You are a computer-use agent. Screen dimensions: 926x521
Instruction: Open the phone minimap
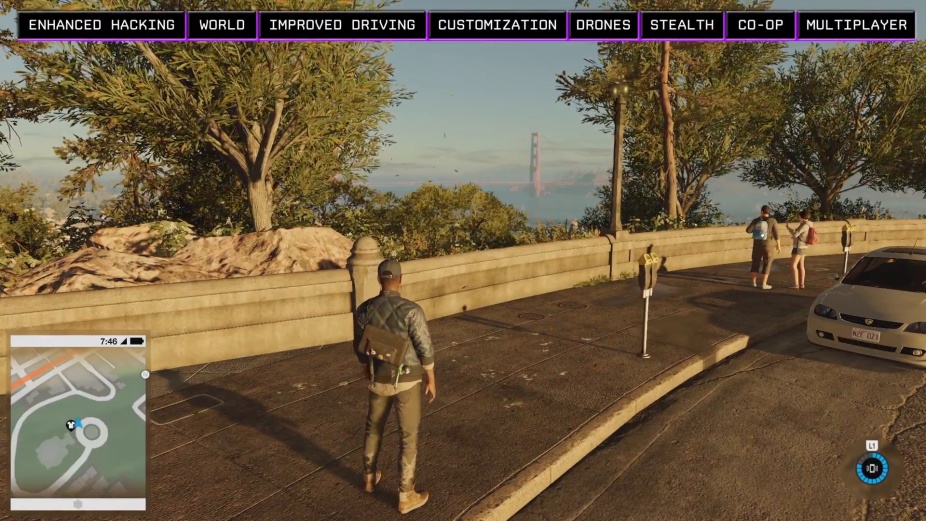(x=78, y=421)
